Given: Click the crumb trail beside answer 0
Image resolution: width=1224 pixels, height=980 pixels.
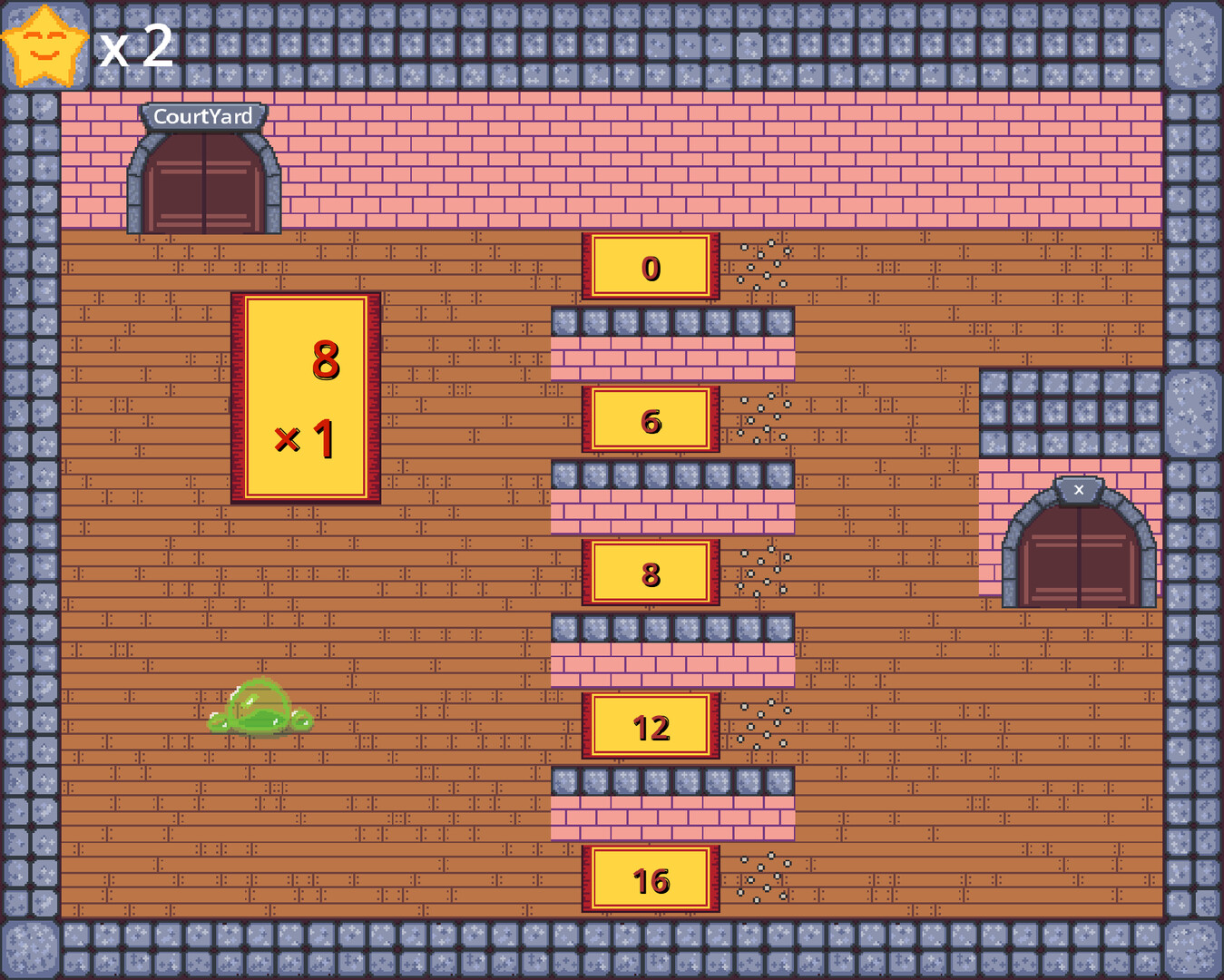Looking at the screenshot, I should [762, 263].
